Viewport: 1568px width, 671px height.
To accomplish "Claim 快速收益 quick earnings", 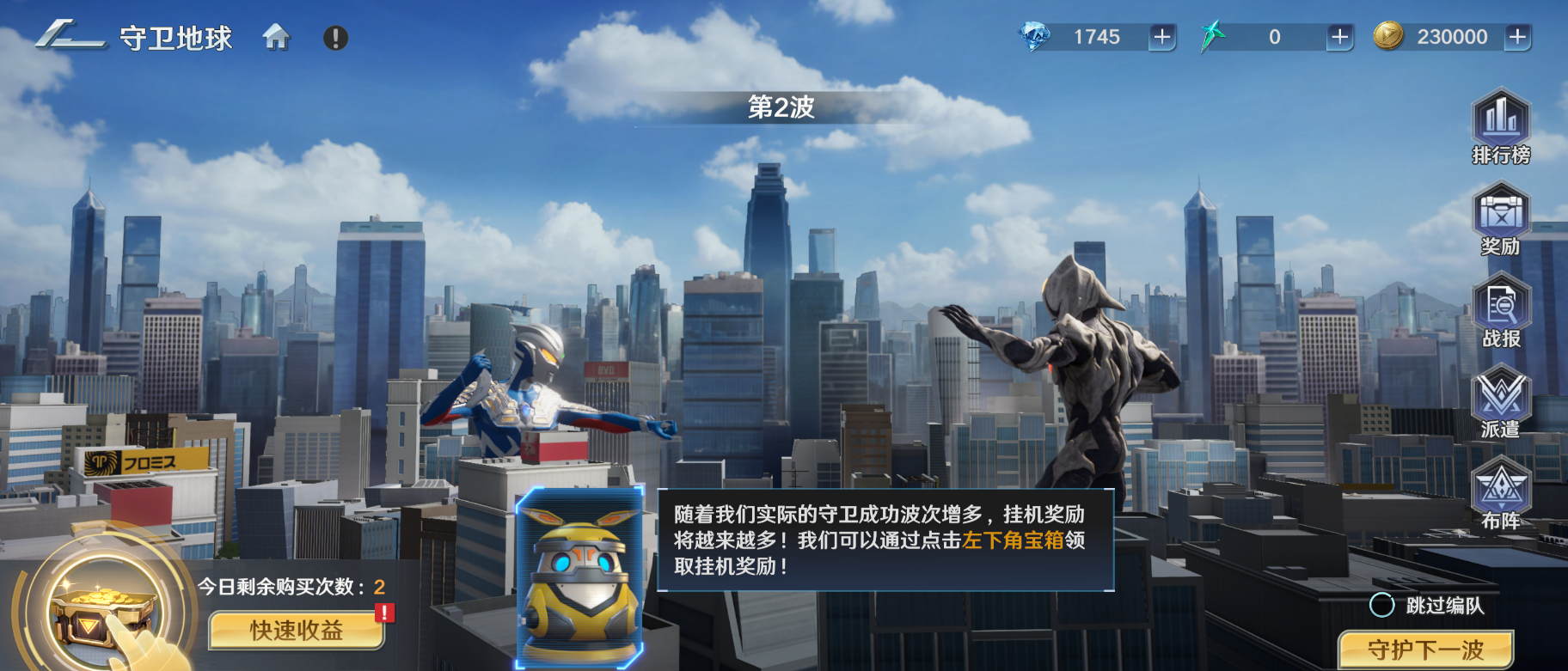I will [x=296, y=630].
